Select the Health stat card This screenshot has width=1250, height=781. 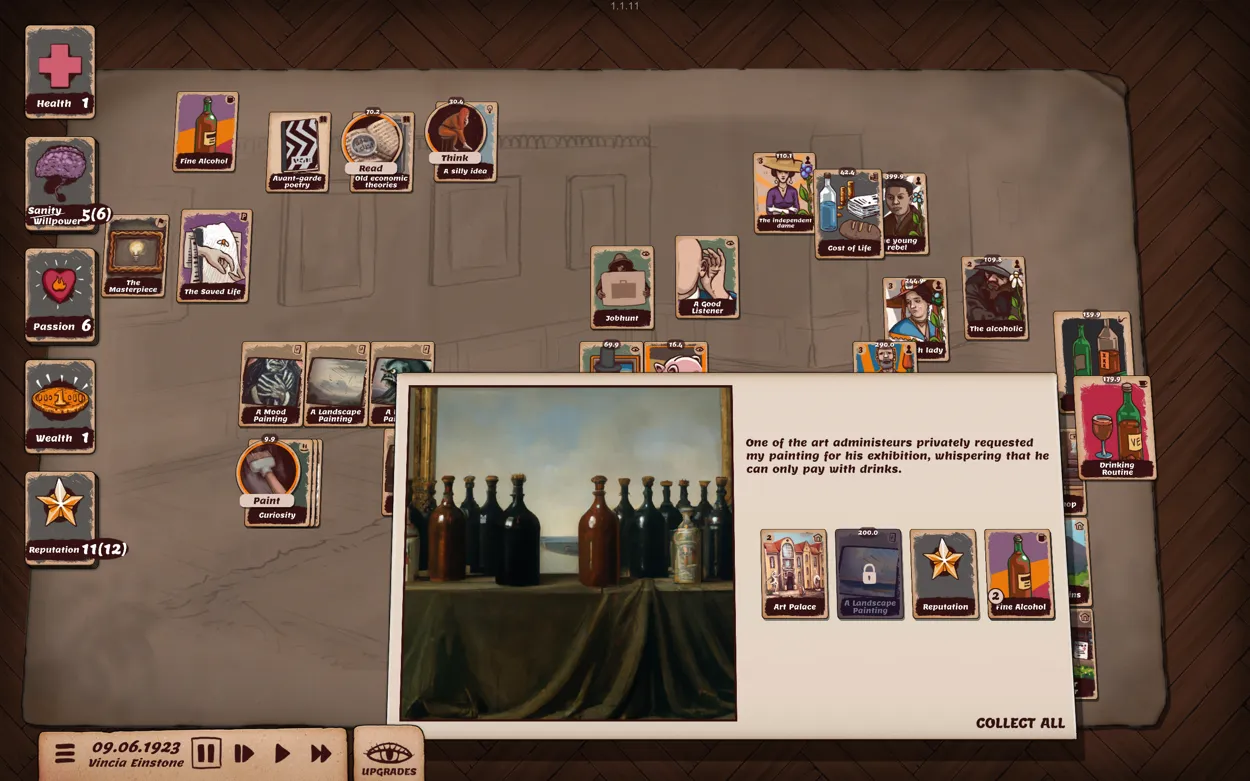tap(60, 72)
